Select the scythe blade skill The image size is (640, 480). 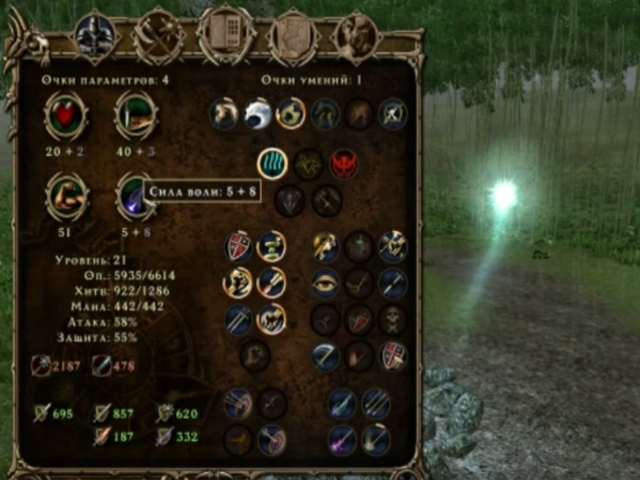[325, 356]
